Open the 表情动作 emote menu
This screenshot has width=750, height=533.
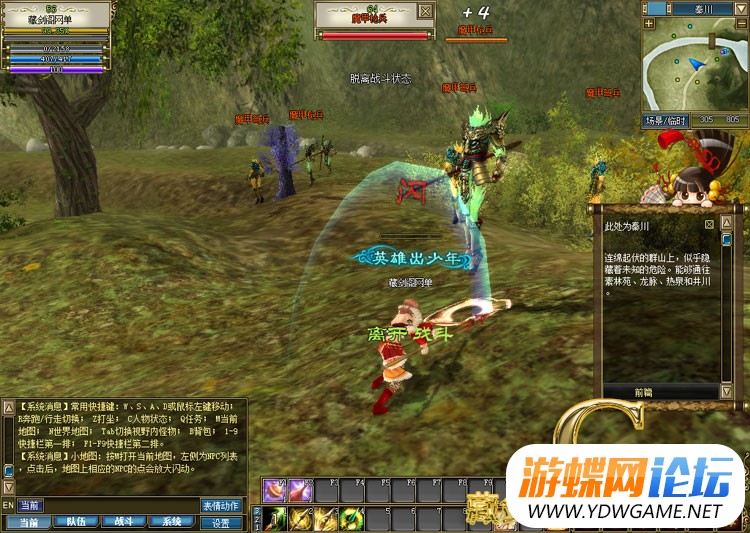coord(221,506)
